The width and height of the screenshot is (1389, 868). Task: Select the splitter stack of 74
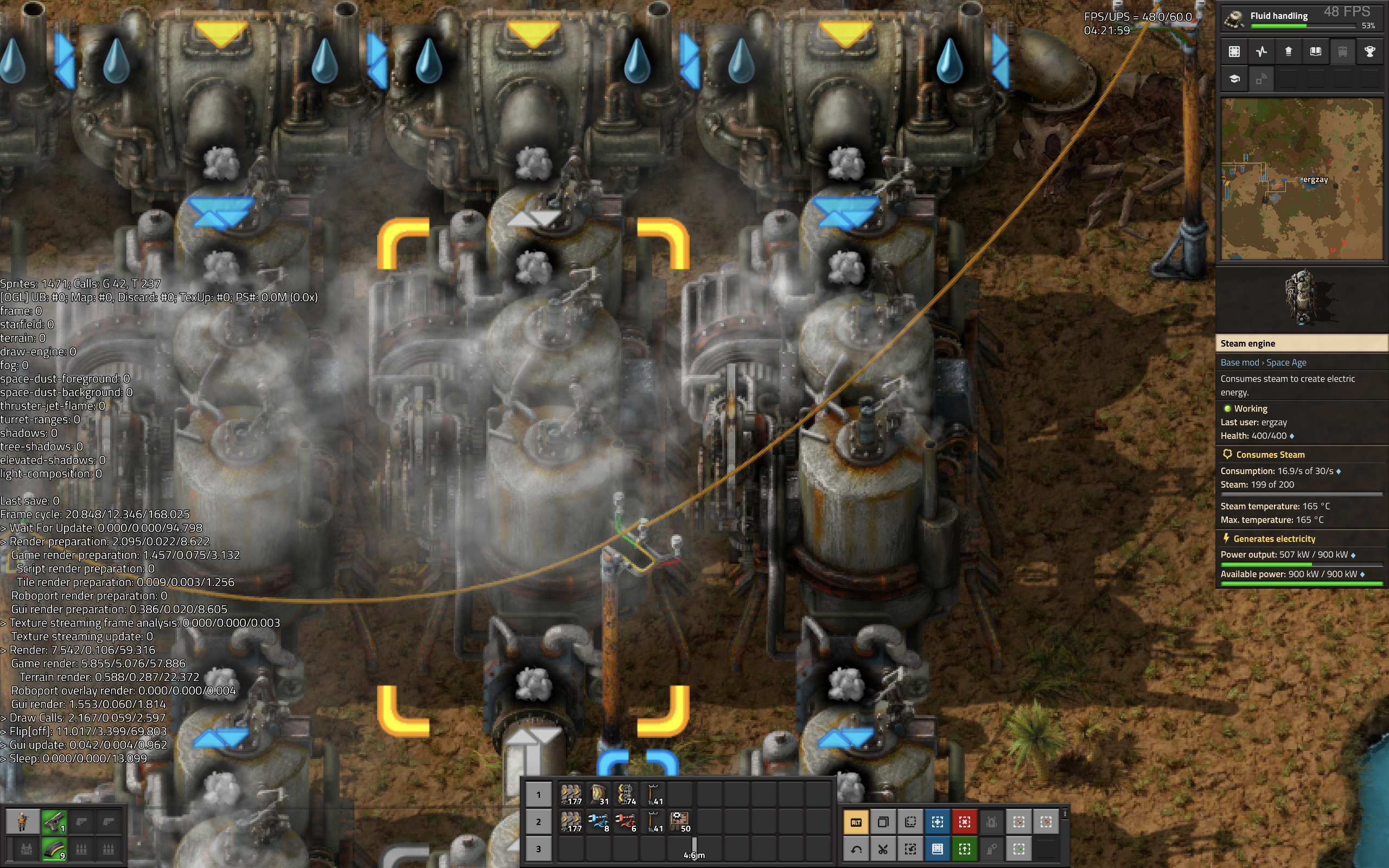[x=626, y=795]
